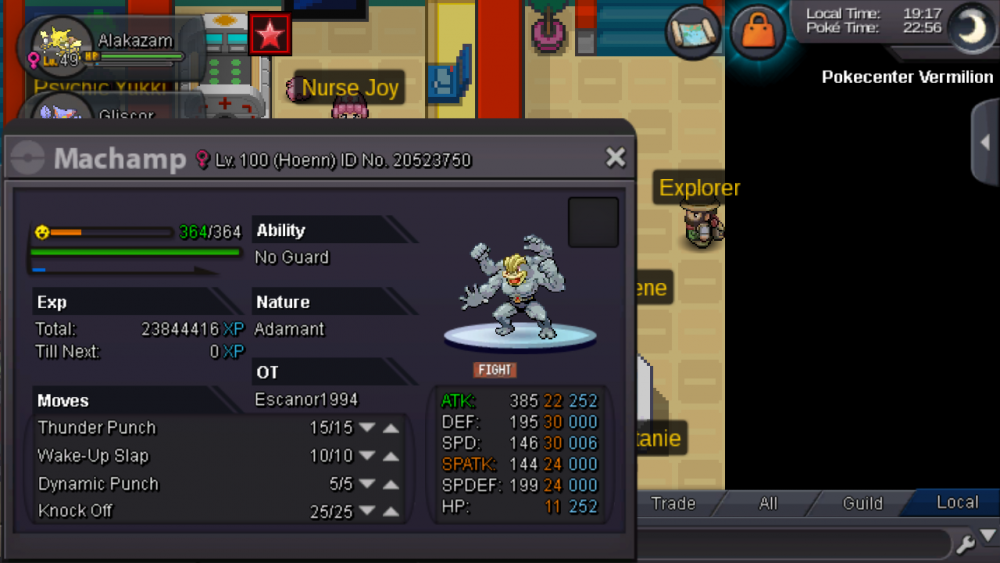This screenshot has width=1000, height=563.
Task: Expand the collapsed right side panel arrow
Action: [985, 142]
